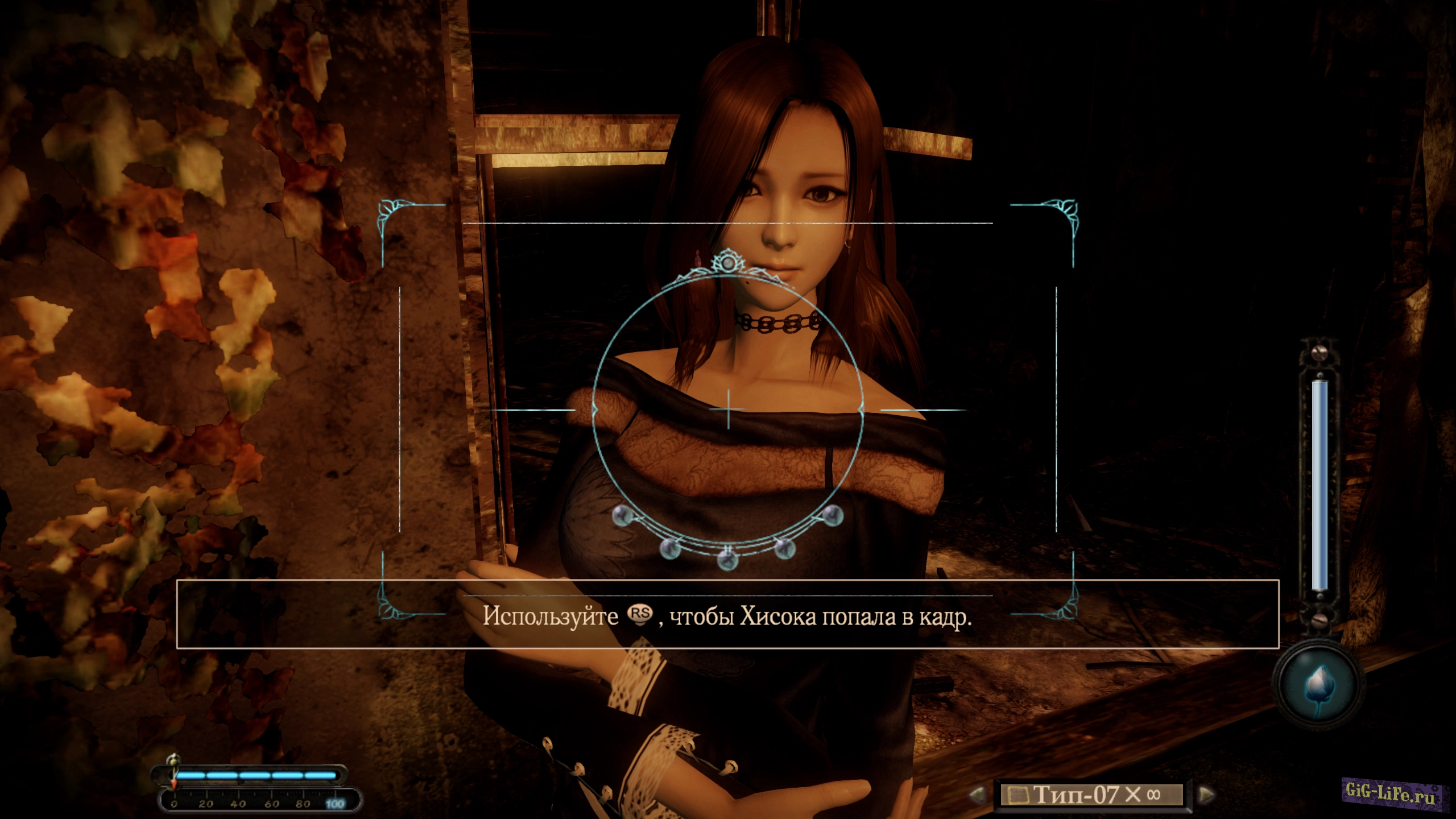Click the GiG-LiFe.ru watermark
Image resolution: width=1456 pixels, height=819 pixels.
tap(1391, 792)
